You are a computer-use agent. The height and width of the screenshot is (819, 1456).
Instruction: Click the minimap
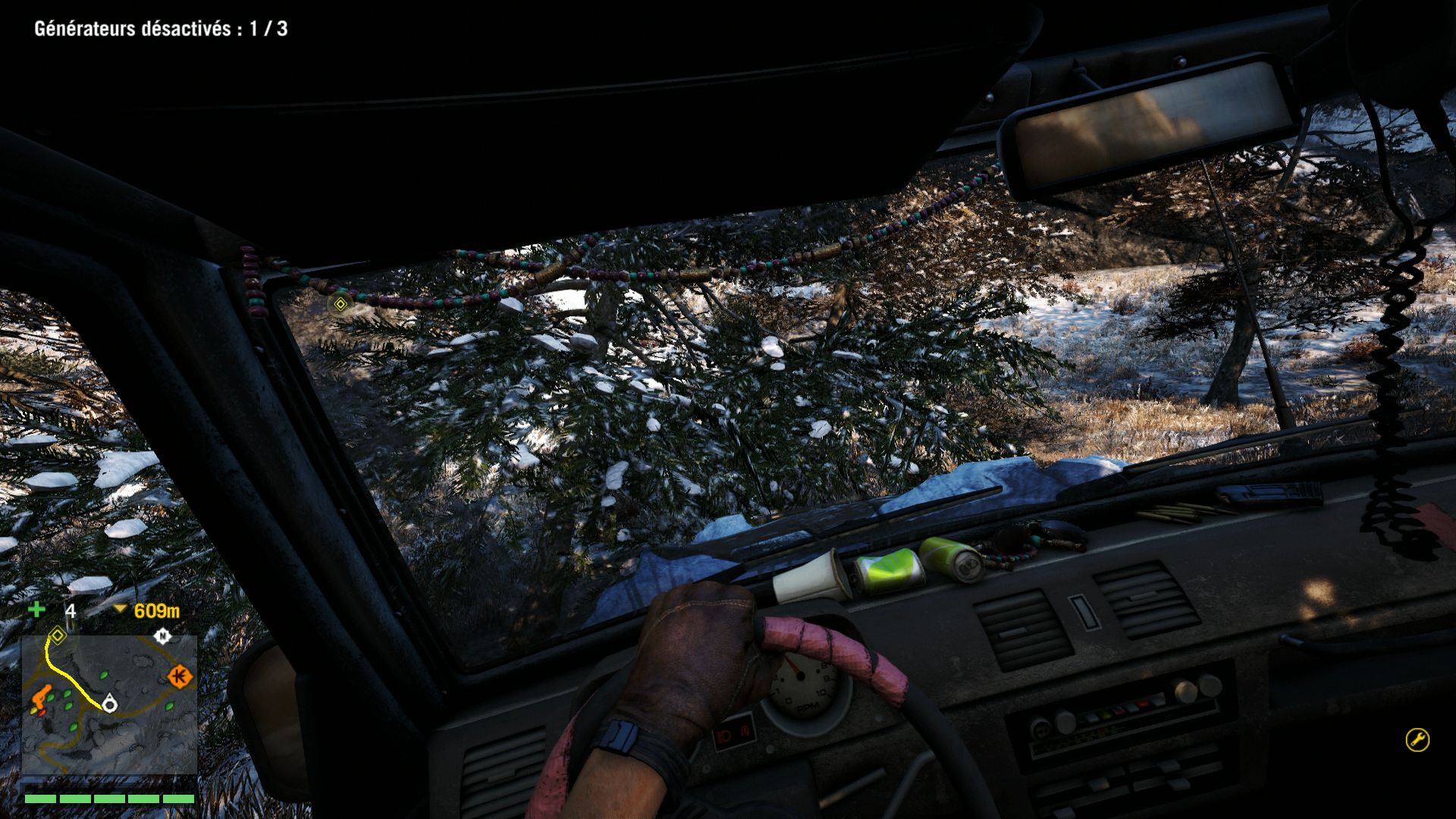(x=109, y=705)
